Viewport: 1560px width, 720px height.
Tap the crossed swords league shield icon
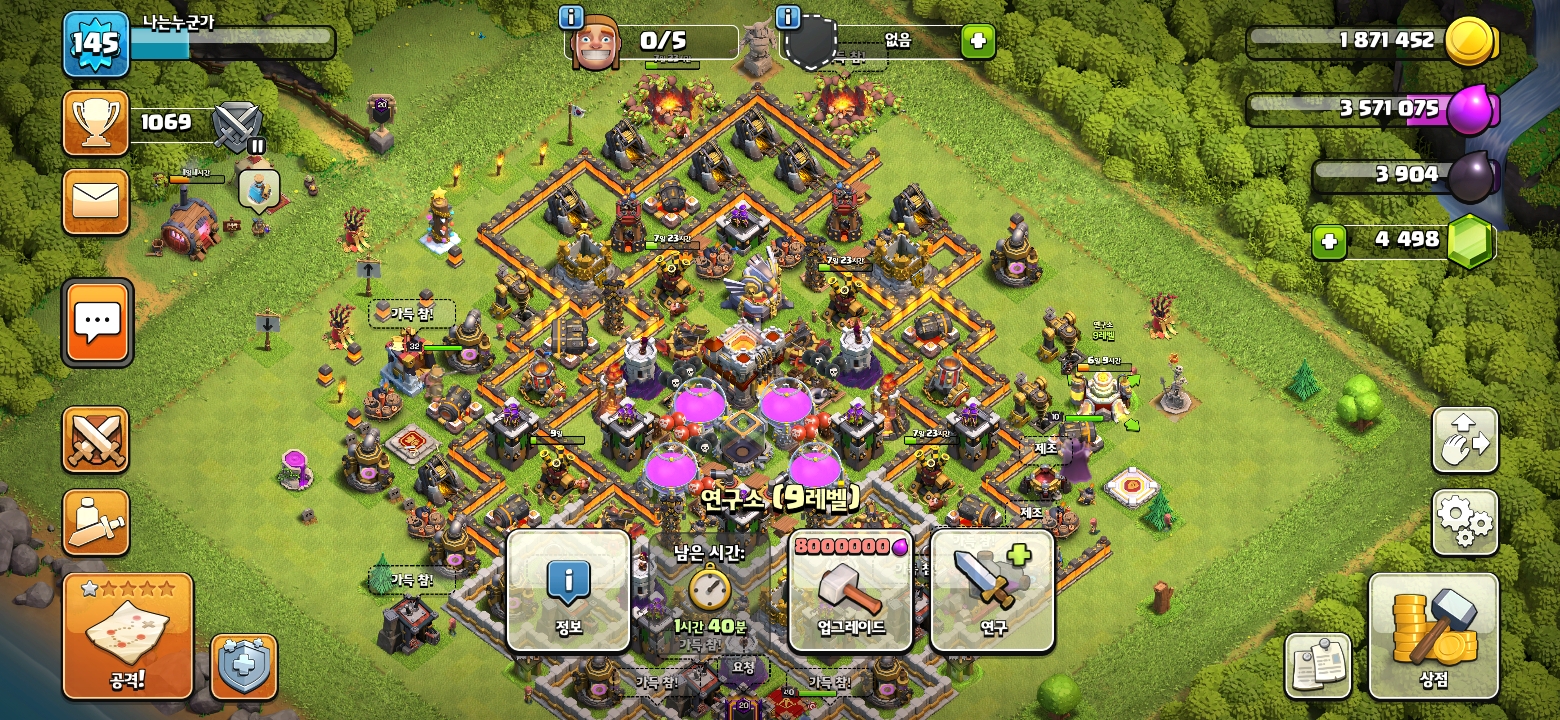238,126
